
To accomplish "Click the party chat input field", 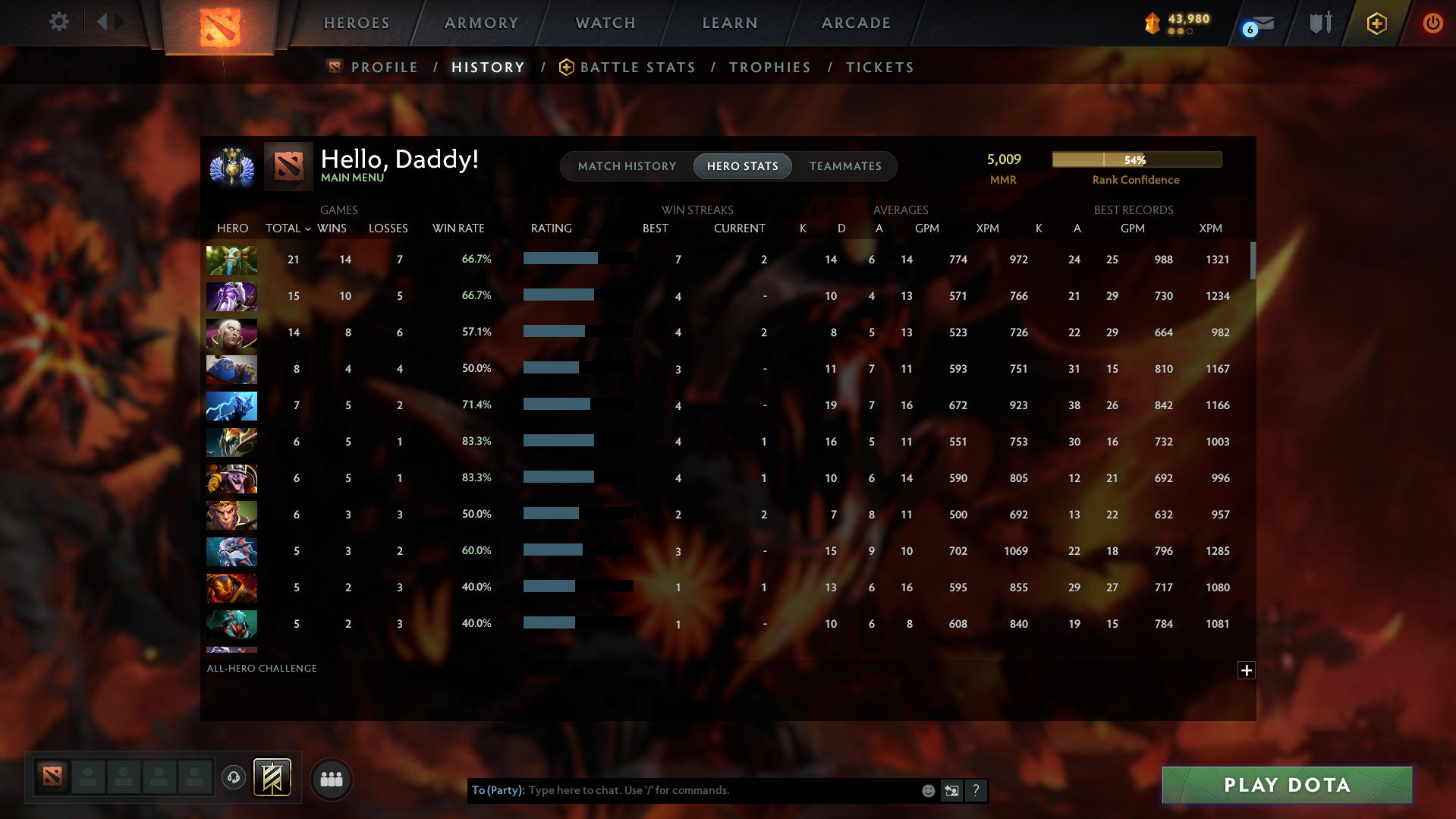I will (x=721, y=789).
